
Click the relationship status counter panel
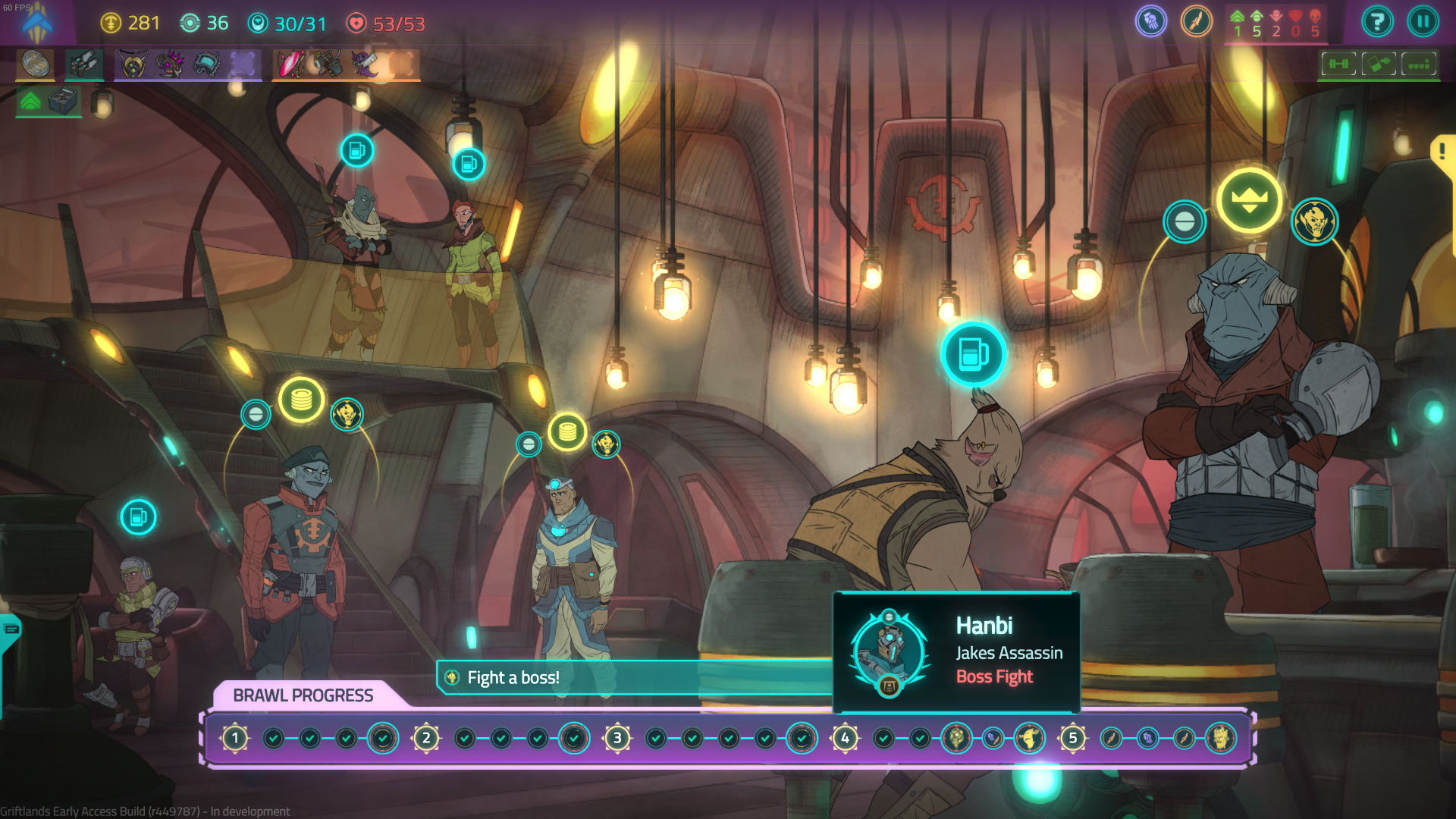(x=1276, y=24)
